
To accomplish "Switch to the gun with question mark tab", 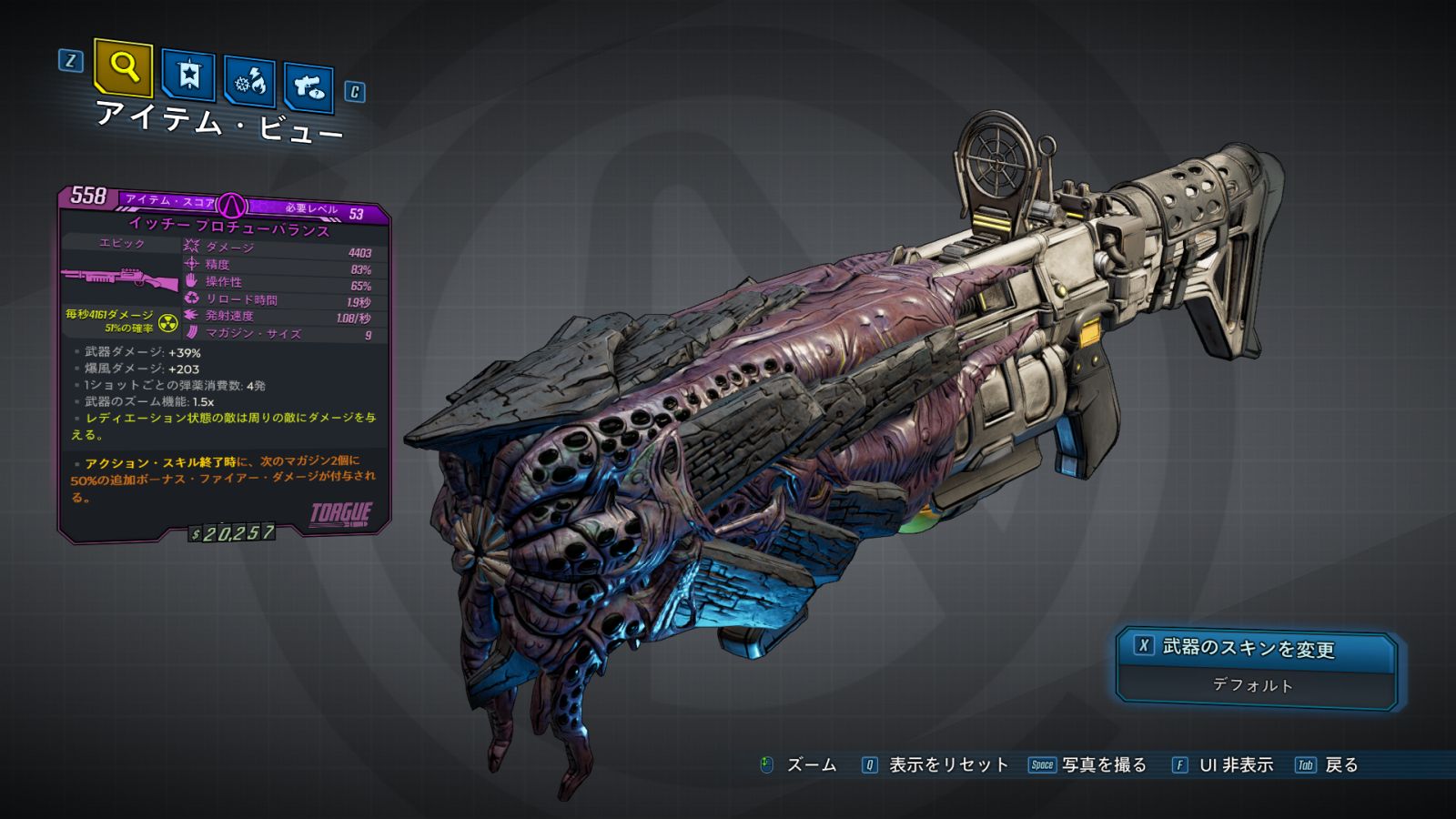I will click(308, 86).
